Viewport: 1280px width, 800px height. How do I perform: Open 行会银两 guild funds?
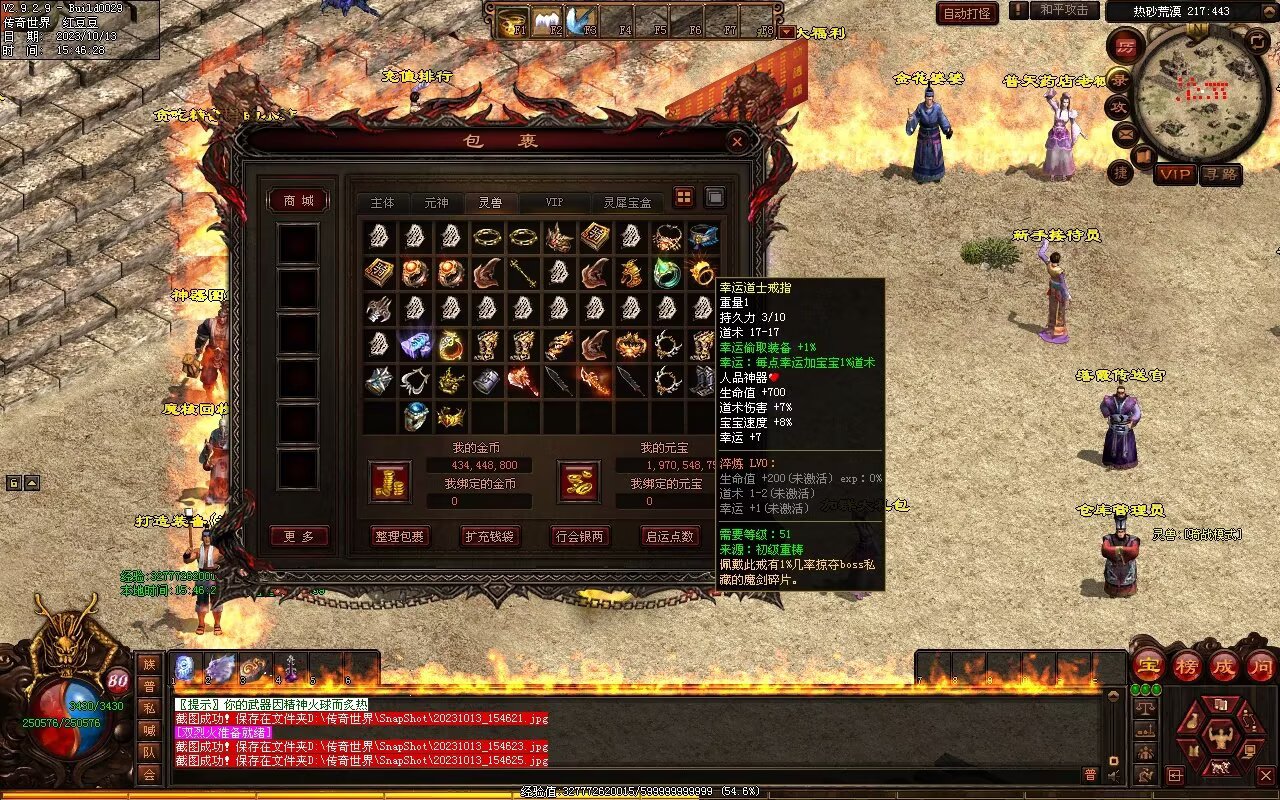(x=579, y=536)
